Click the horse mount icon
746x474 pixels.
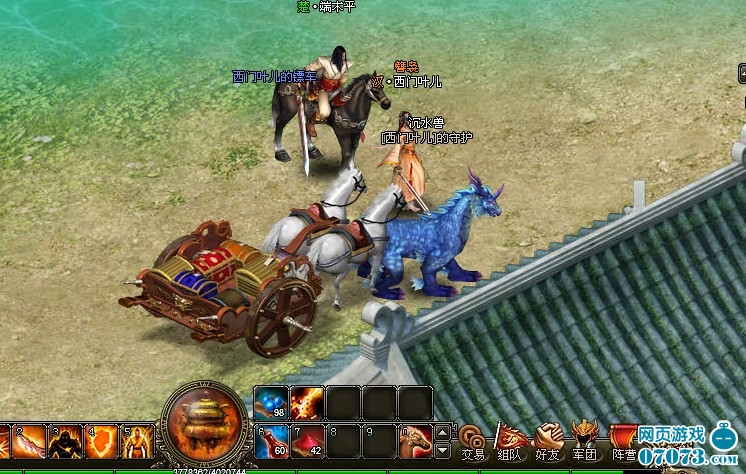click(x=415, y=441)
